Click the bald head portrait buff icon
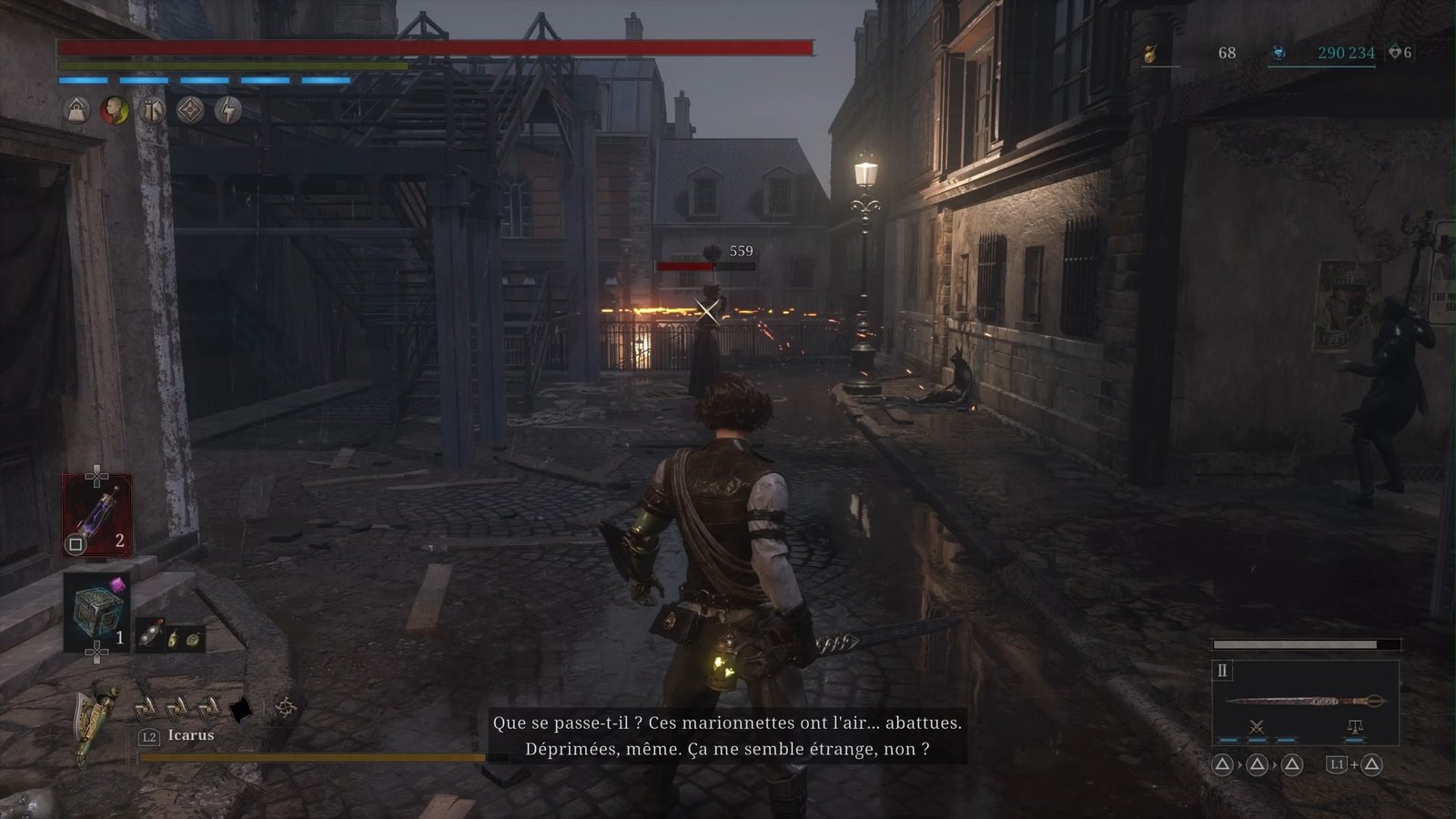Viewport: 1456px width, 819px height. pyautogui.click(x=114, y=111)
